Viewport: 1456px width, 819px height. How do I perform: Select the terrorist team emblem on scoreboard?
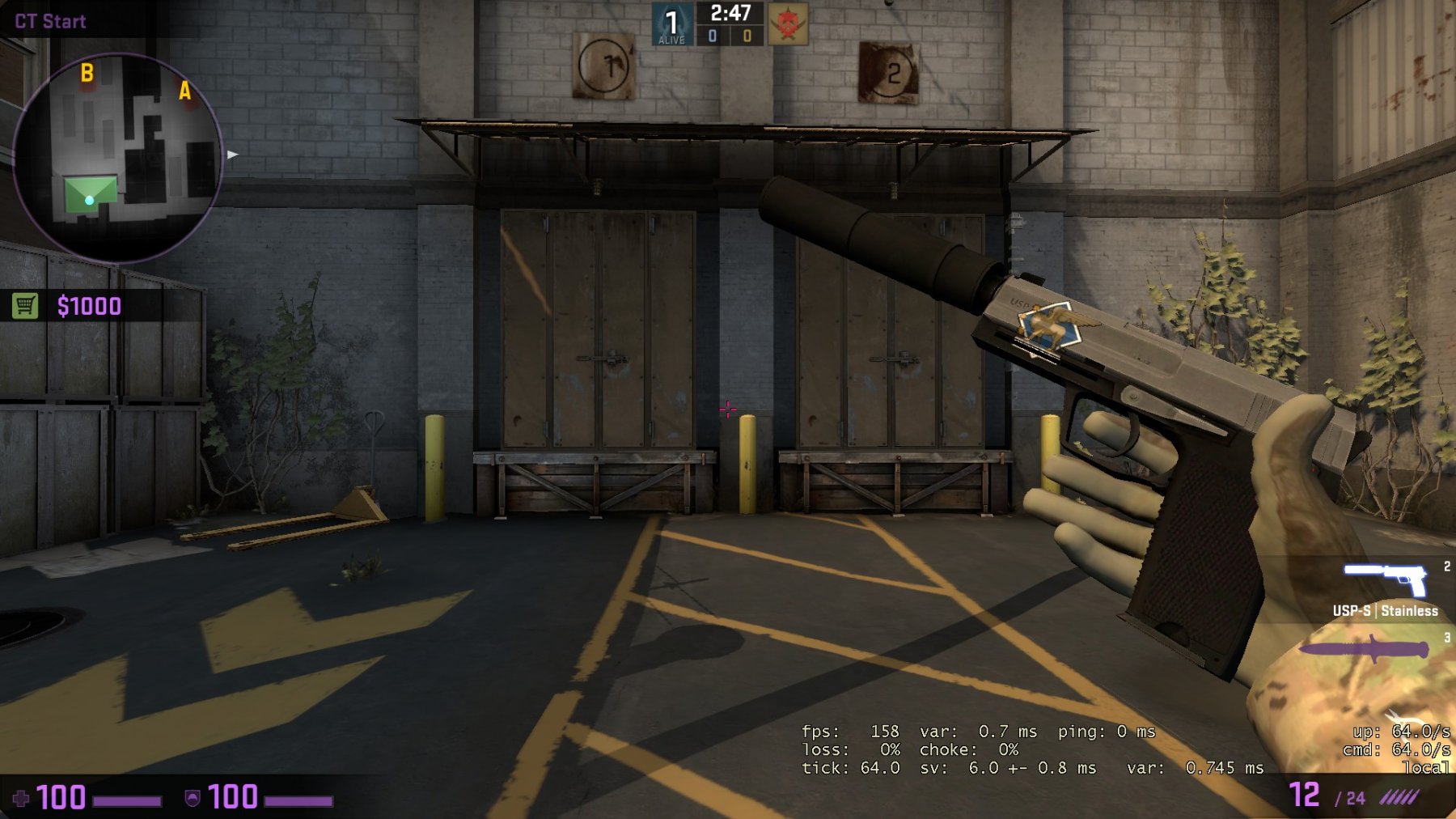(787, 24)
